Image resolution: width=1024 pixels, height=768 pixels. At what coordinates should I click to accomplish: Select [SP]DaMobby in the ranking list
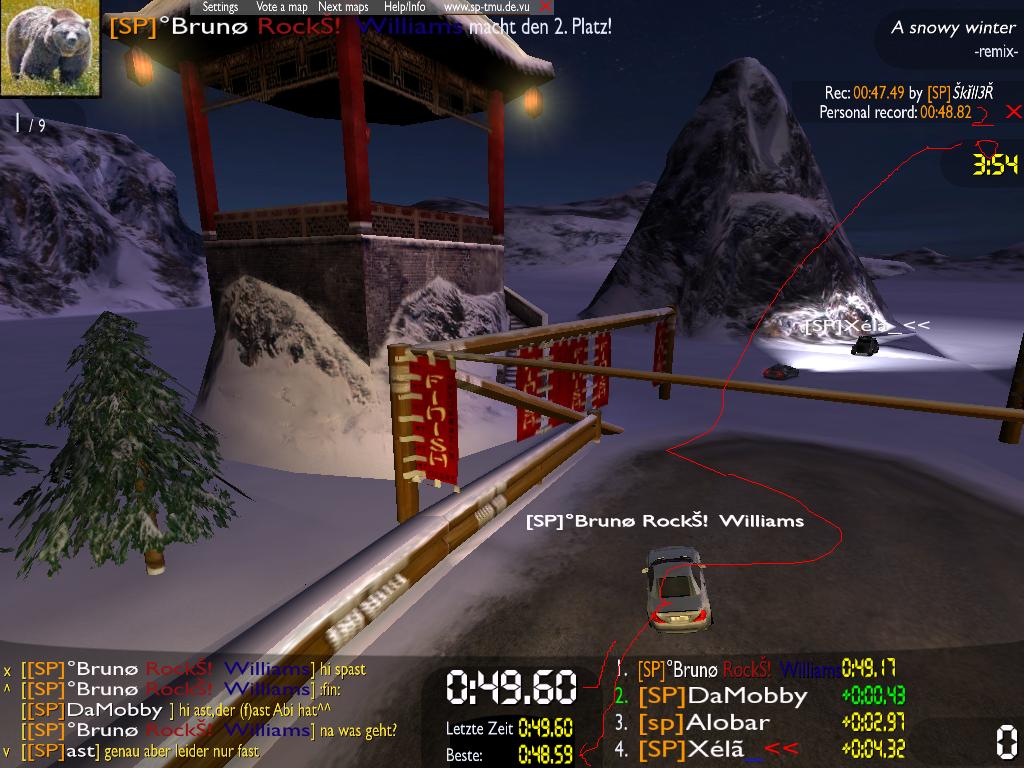pos(722,695)
